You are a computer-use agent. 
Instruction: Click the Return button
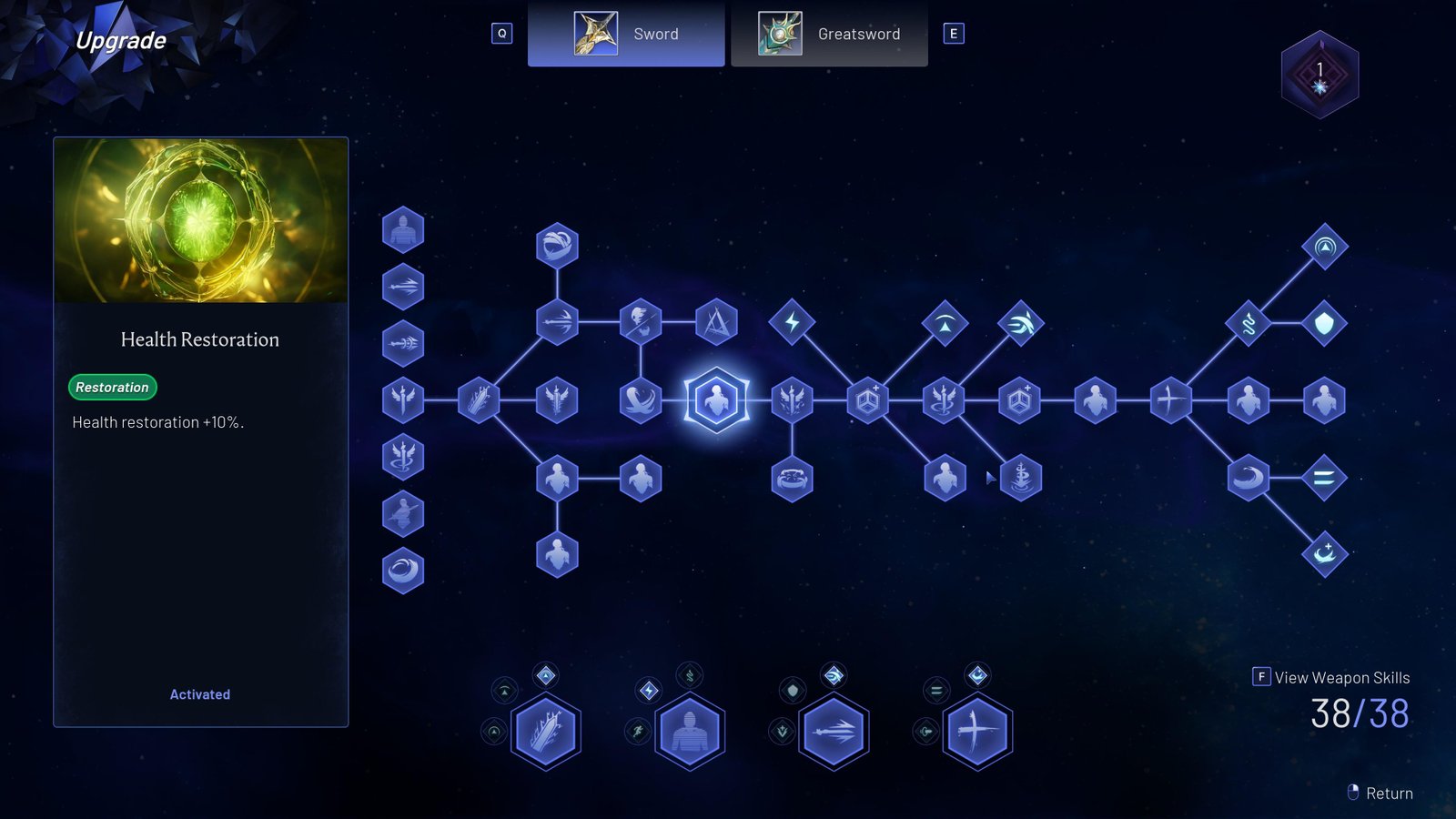pos(1380,793)
